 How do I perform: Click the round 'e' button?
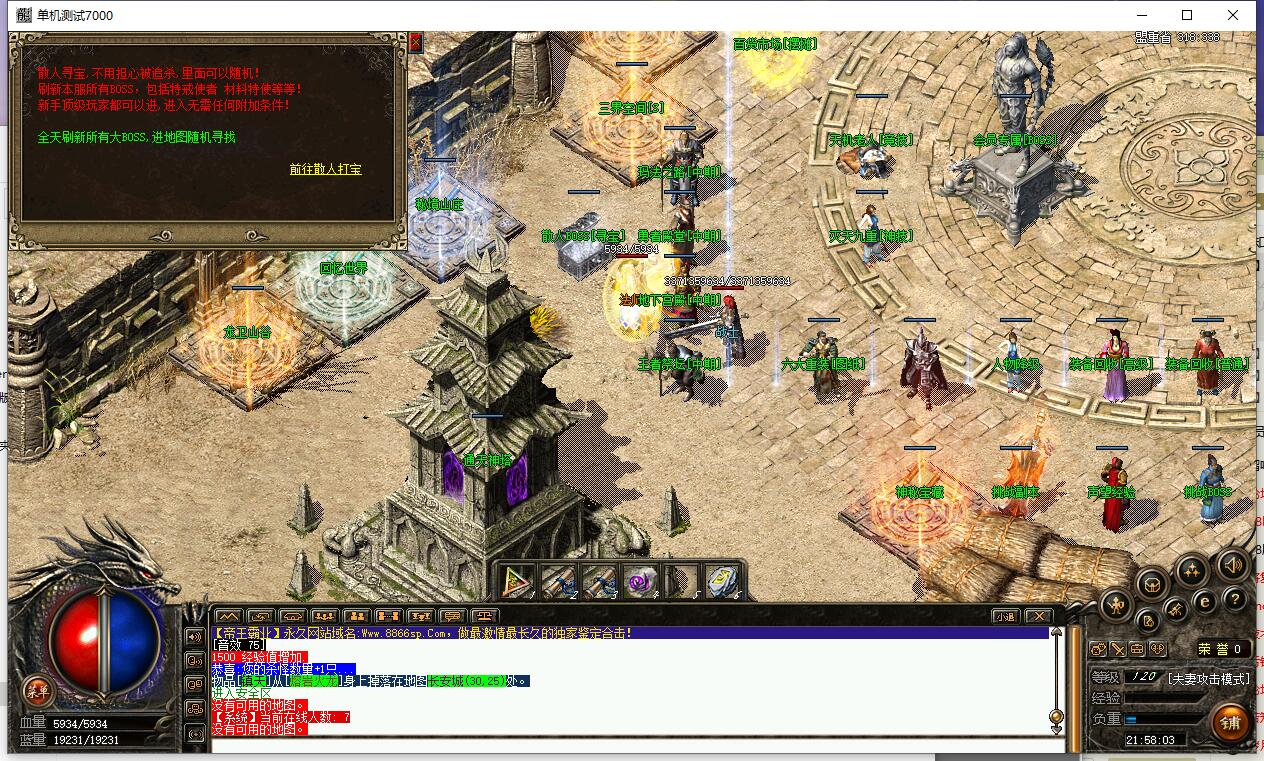point(1205,602)
